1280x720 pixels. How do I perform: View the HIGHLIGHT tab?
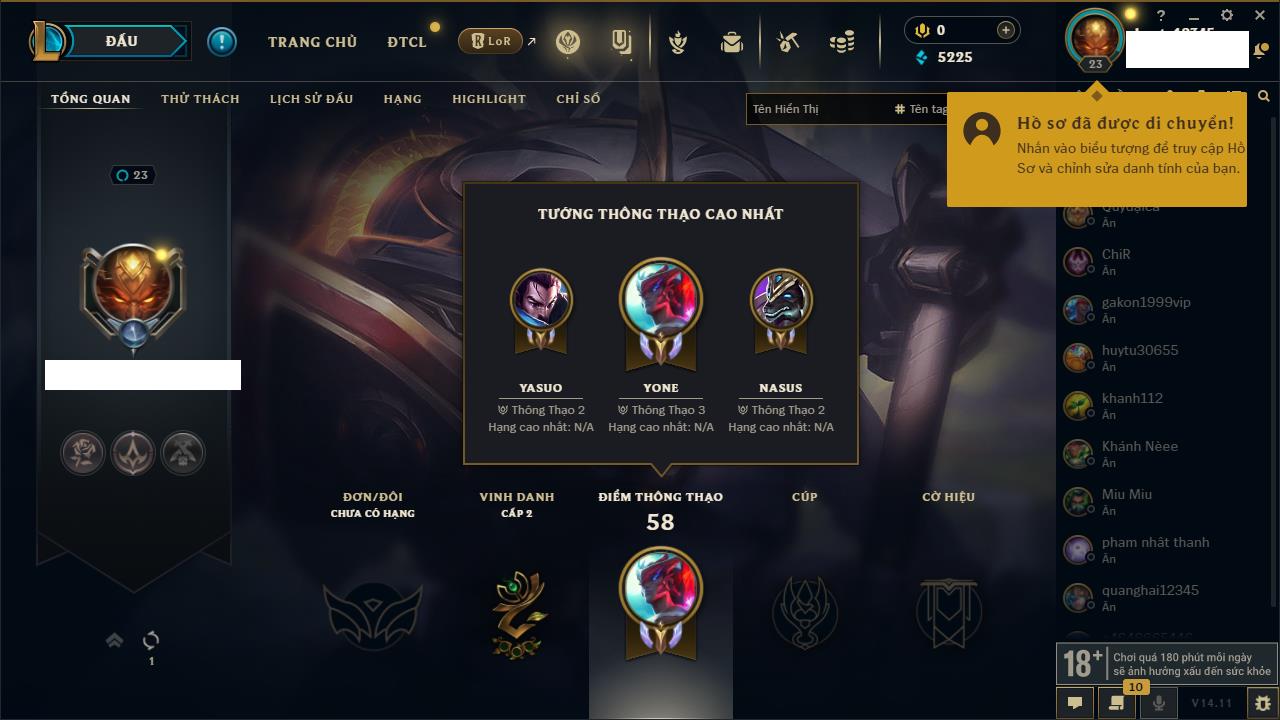point(488,99)
